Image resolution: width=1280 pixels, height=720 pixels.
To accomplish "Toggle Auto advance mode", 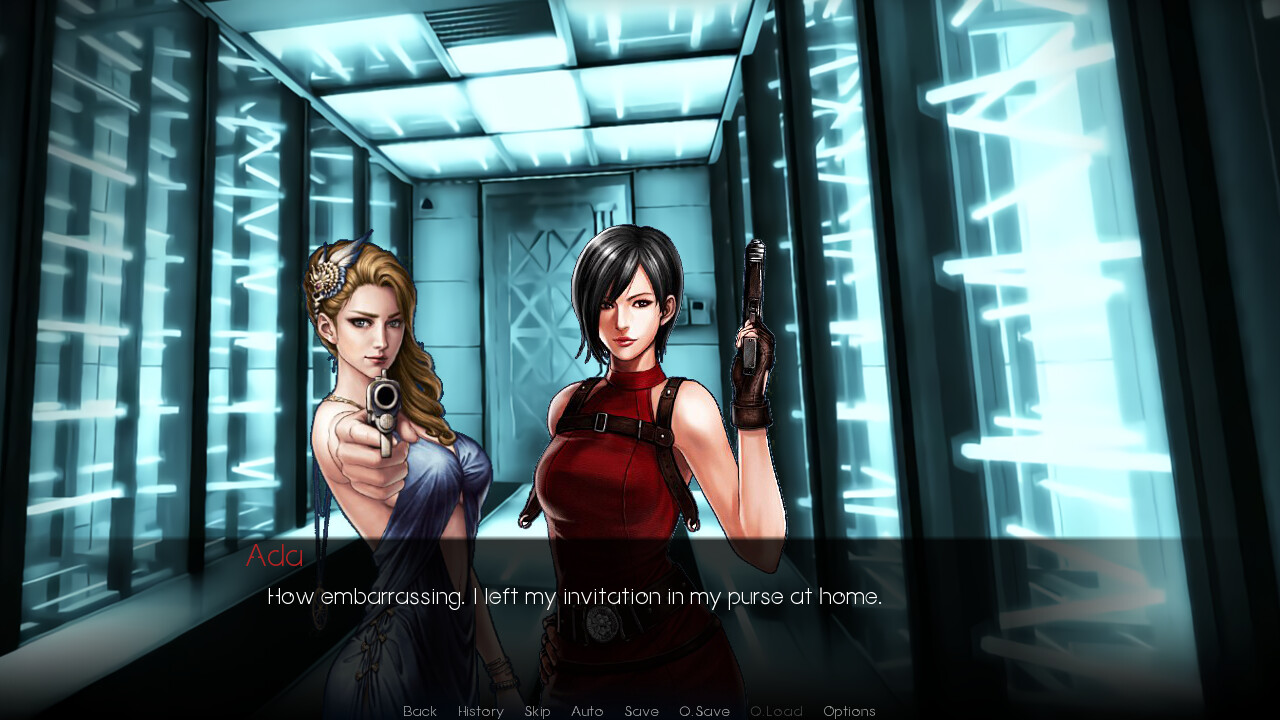I will pyautogui.click(x=587, y=711).
